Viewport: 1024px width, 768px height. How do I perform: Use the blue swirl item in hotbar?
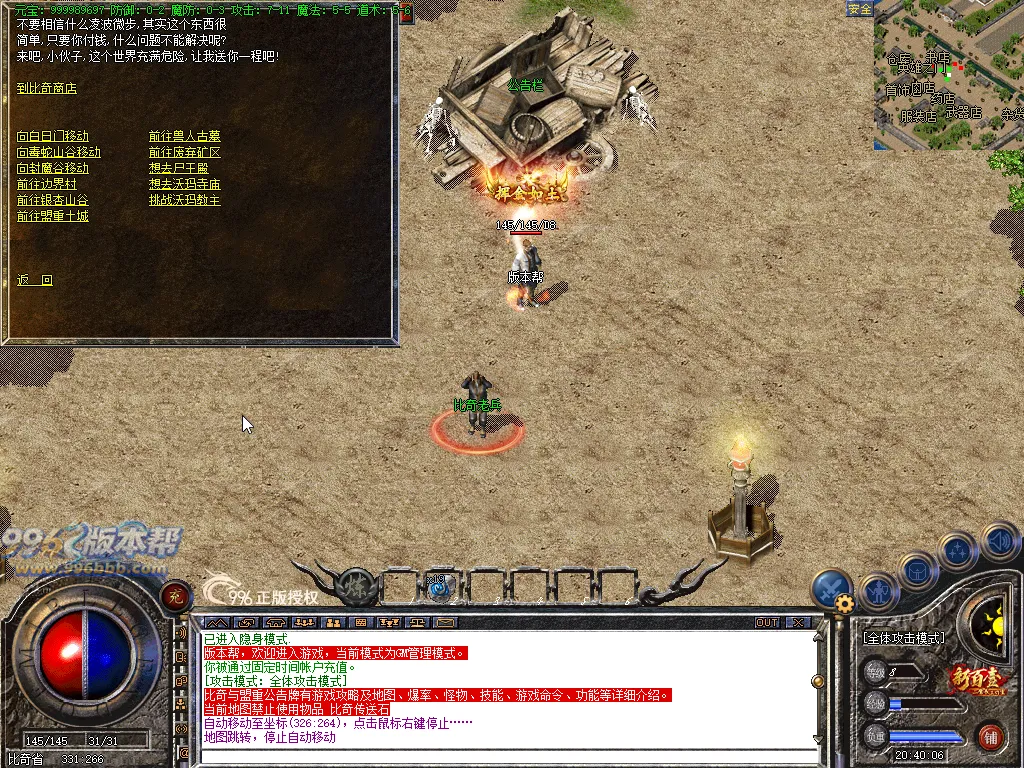(x=437, y=588)
